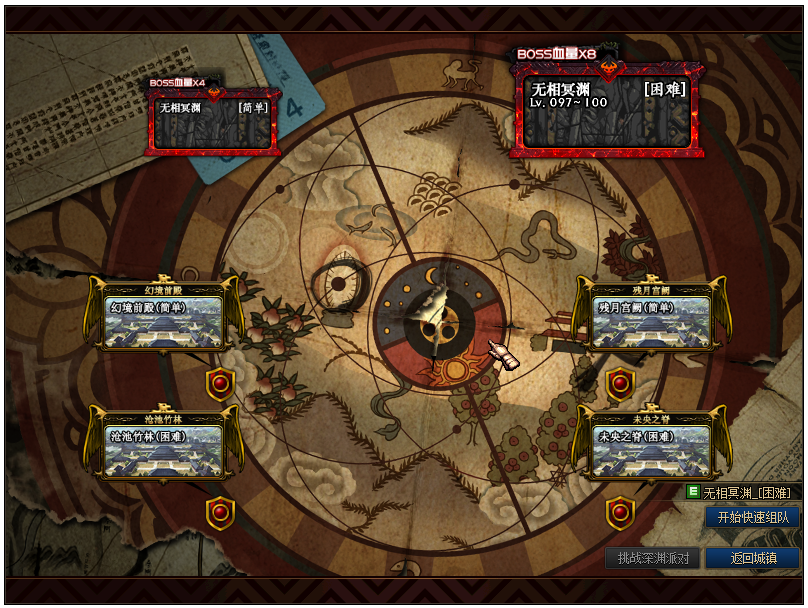Start quick party matching with 开始快速组队

(752, 517)
